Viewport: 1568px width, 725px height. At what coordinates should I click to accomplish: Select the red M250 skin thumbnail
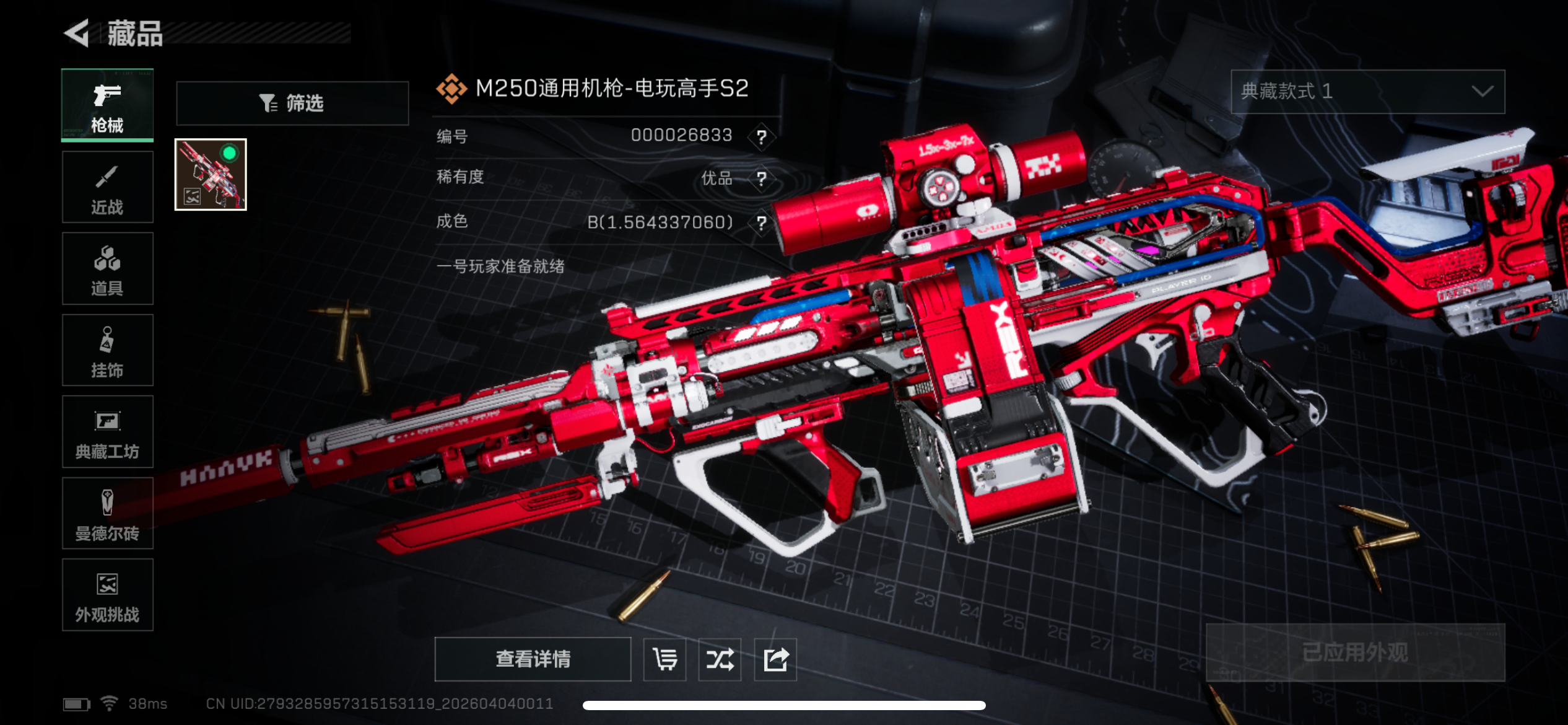tap(211, 175)
